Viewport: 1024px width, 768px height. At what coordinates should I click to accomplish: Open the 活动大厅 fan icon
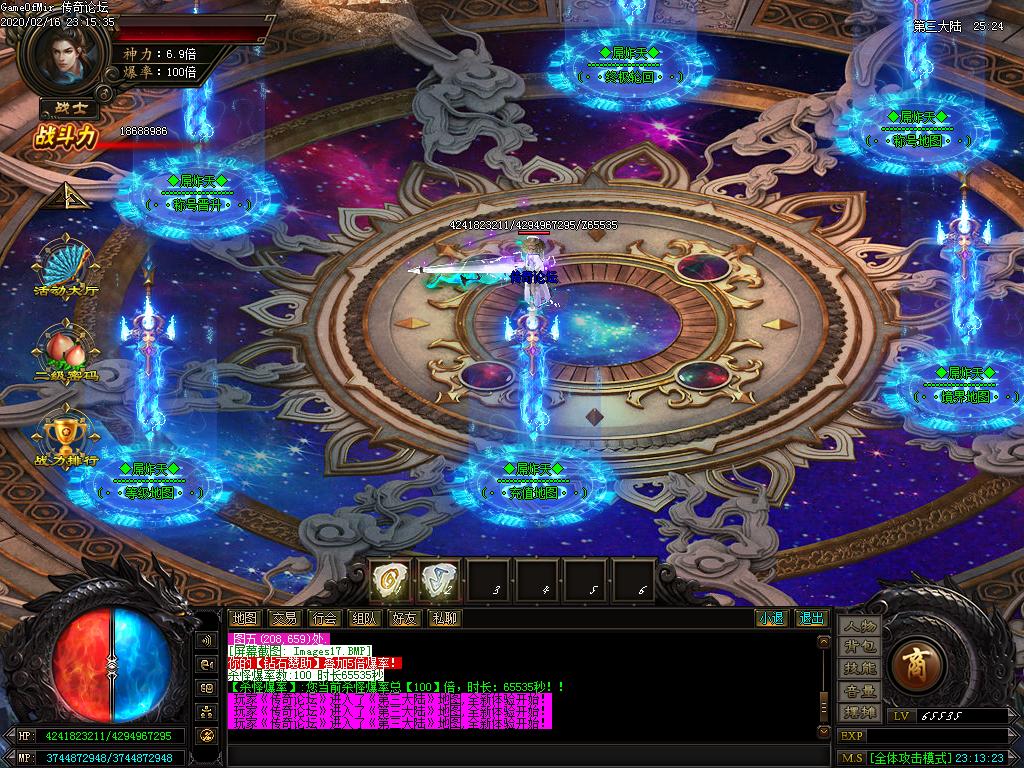[66, 266]
